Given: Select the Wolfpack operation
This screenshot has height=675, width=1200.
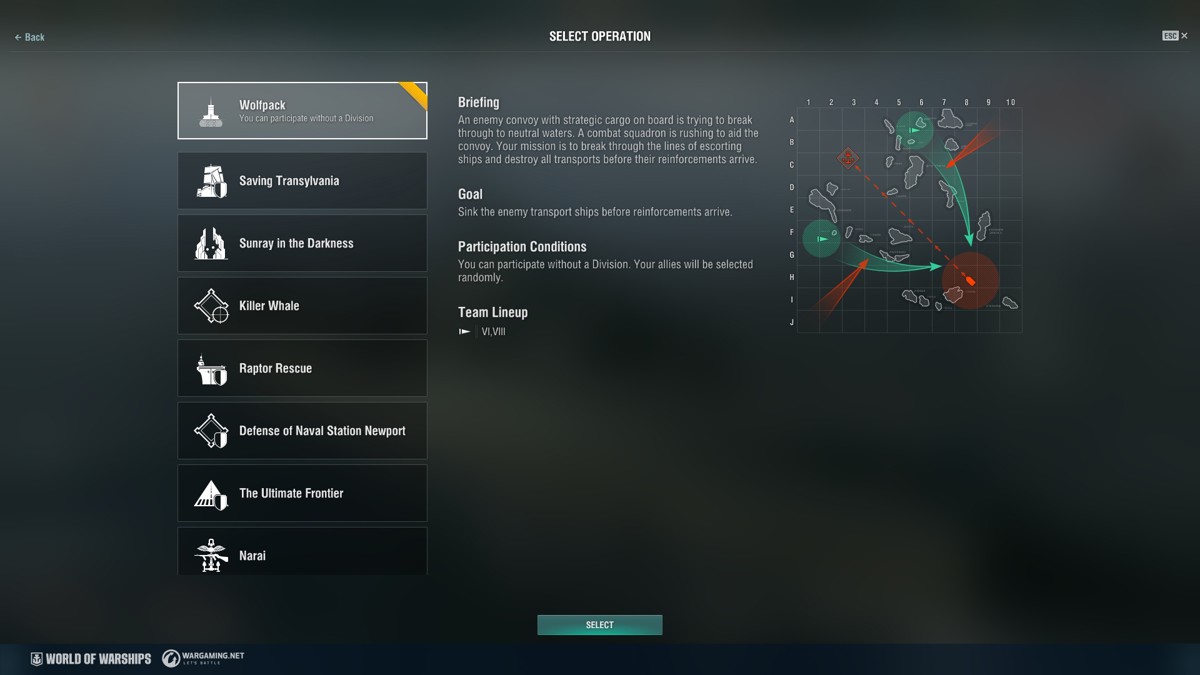Looking at the screenshot, I should (302, 111).
